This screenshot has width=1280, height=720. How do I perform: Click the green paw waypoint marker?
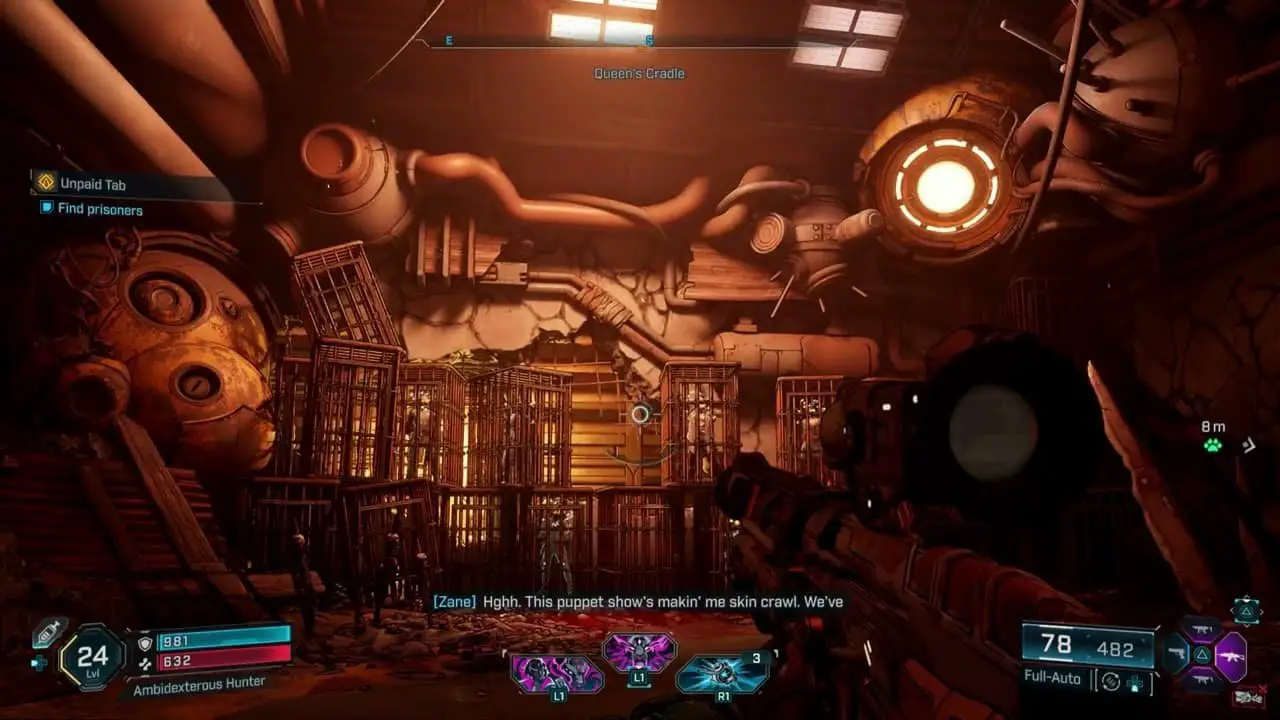point(1213,445)
